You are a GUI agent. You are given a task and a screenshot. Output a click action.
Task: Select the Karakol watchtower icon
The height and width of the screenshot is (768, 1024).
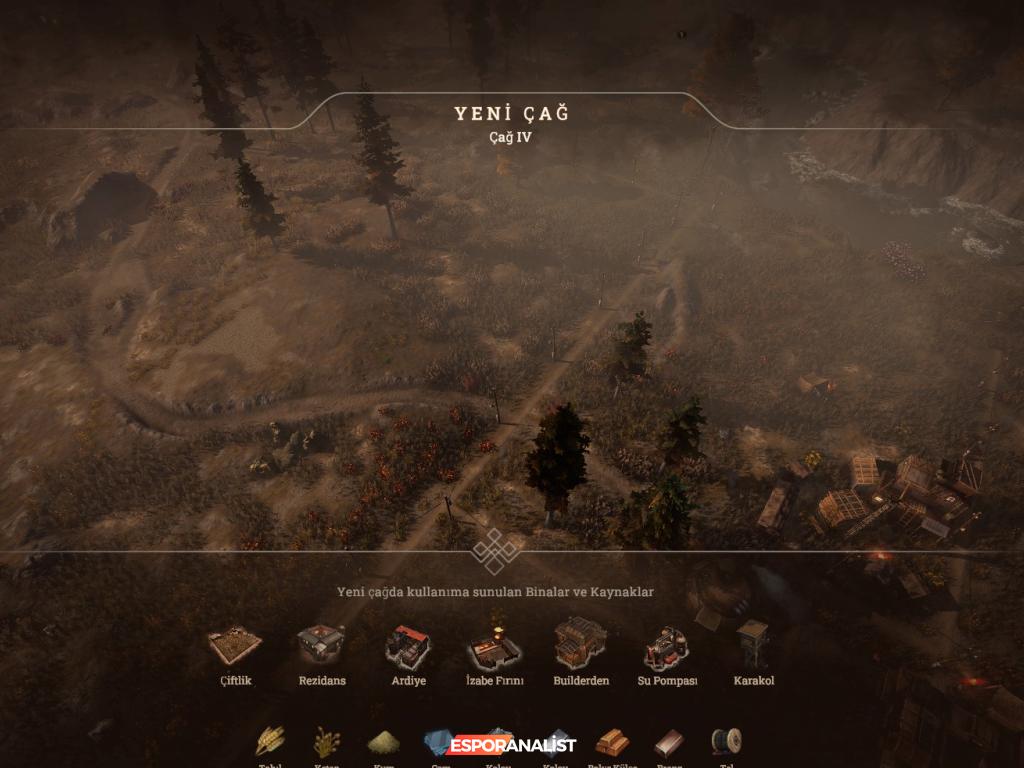(753, 644)
